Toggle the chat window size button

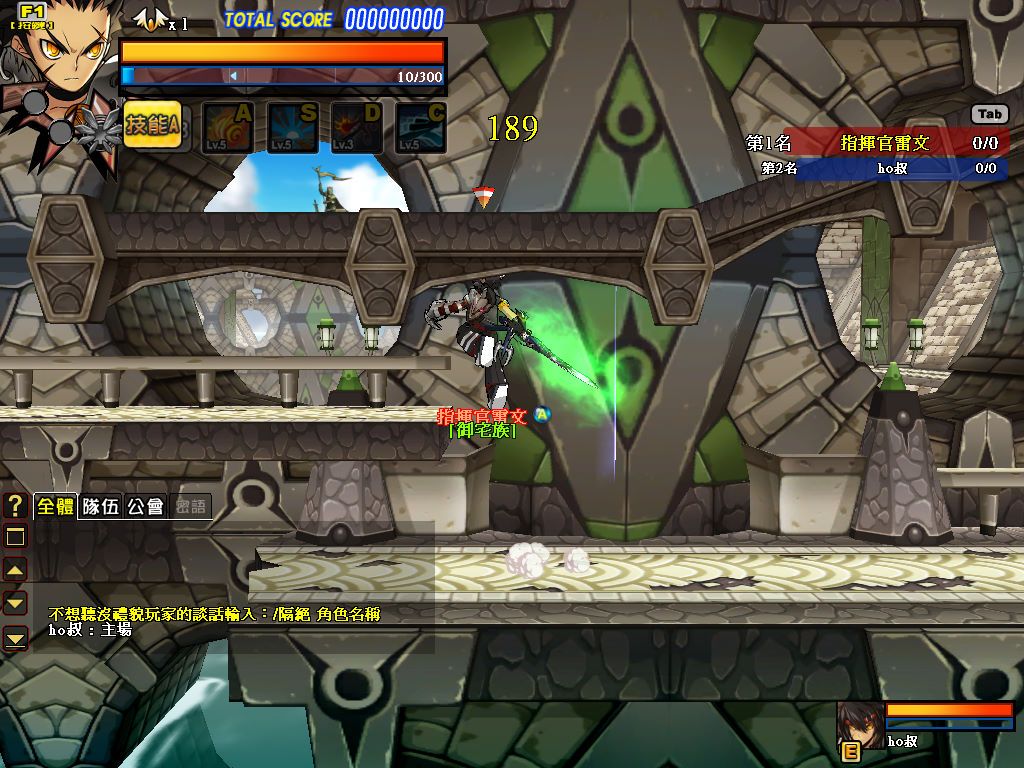(15, 537)
